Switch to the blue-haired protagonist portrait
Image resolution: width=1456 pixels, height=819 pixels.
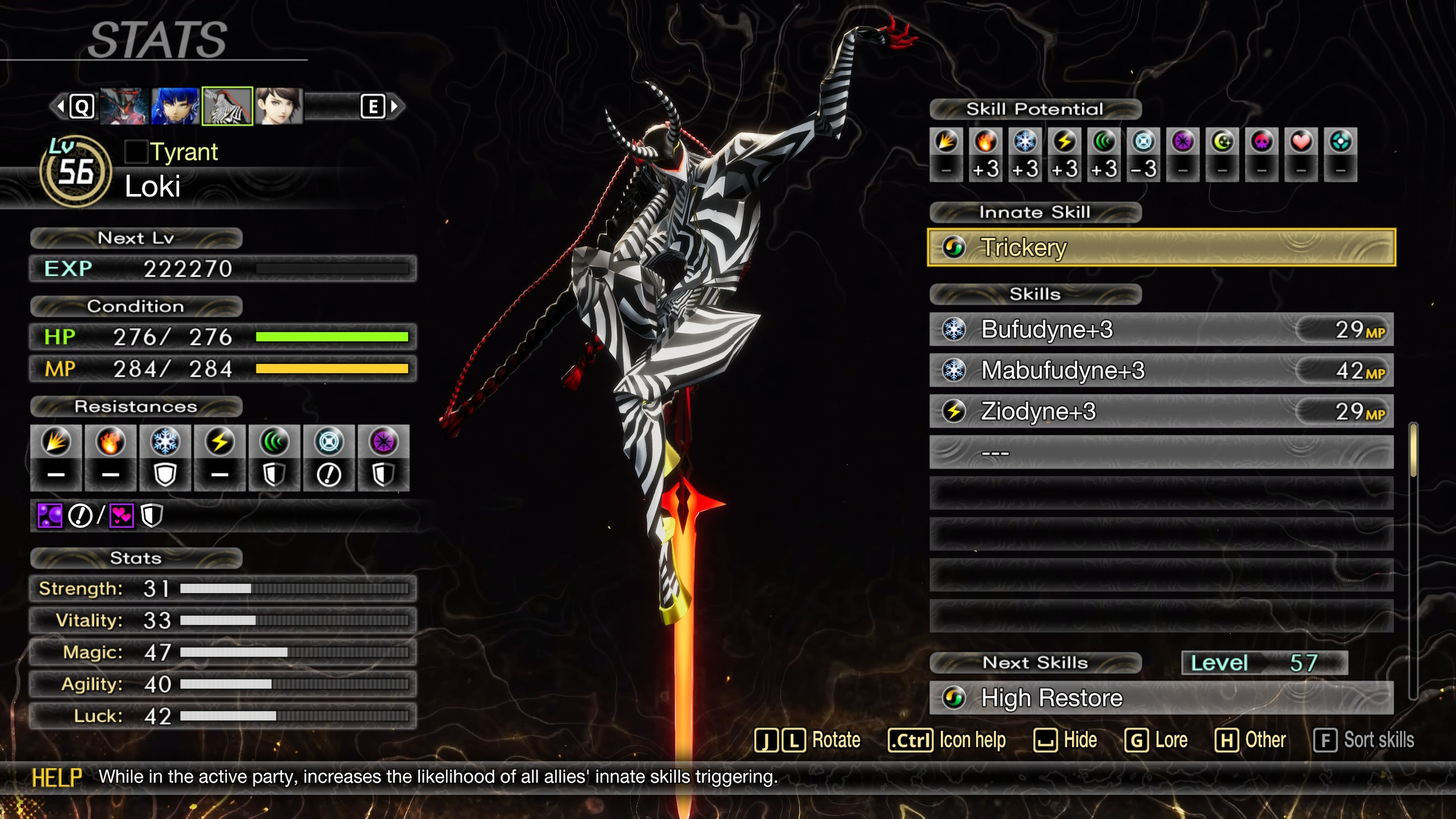[175, 106]
